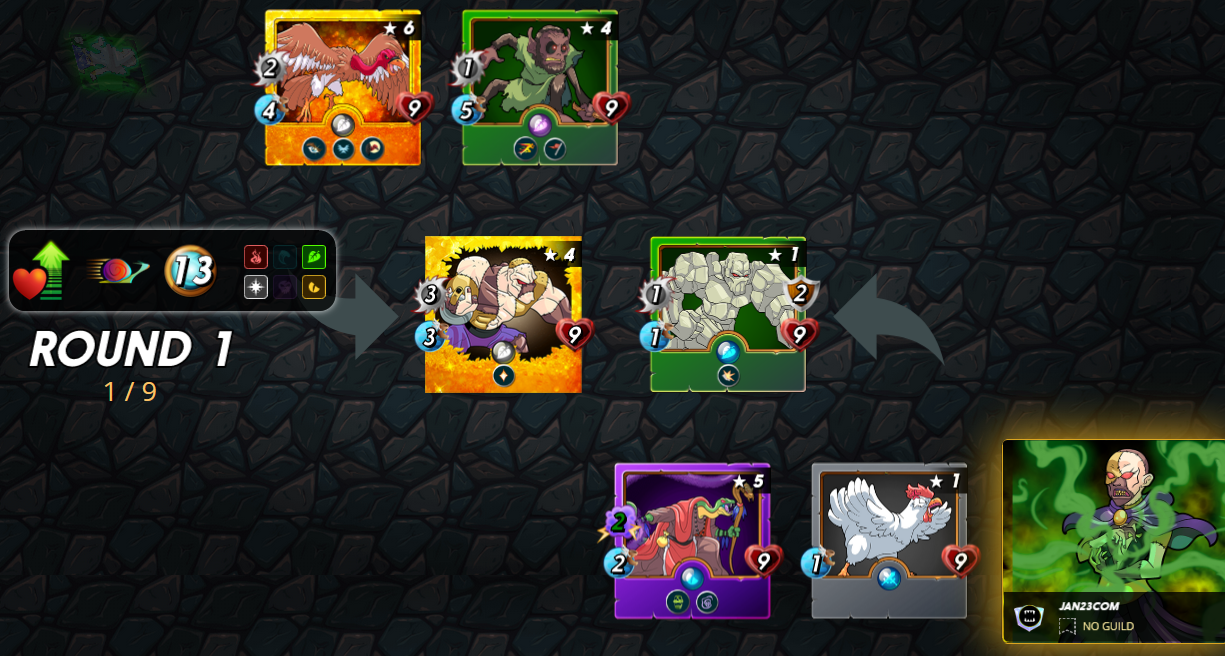Image resolution: width=1225 pixels, height=656 pixels.
Task: Click the green earth splinter icon
Action: click(314, 257)
